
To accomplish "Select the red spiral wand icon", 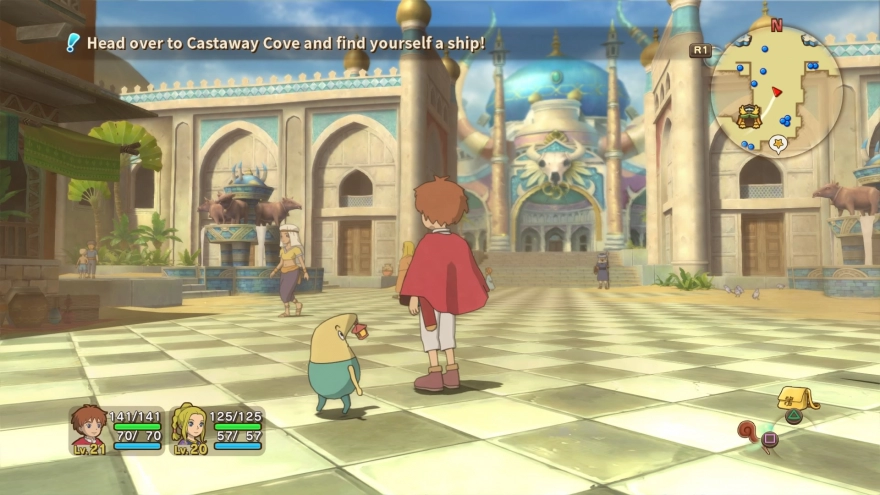I will pos(747,431).
